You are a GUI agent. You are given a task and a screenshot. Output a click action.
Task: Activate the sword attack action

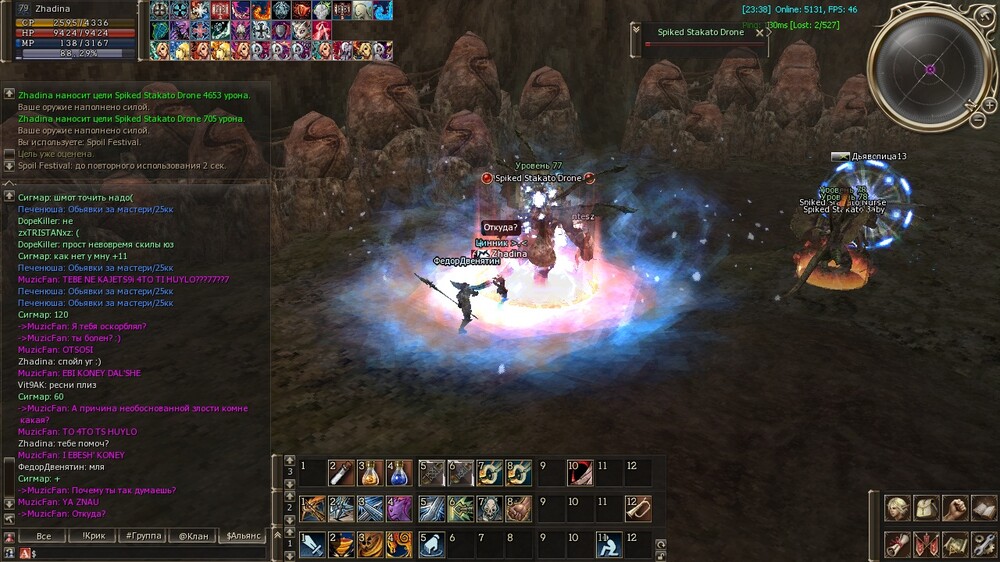[312, 544]
